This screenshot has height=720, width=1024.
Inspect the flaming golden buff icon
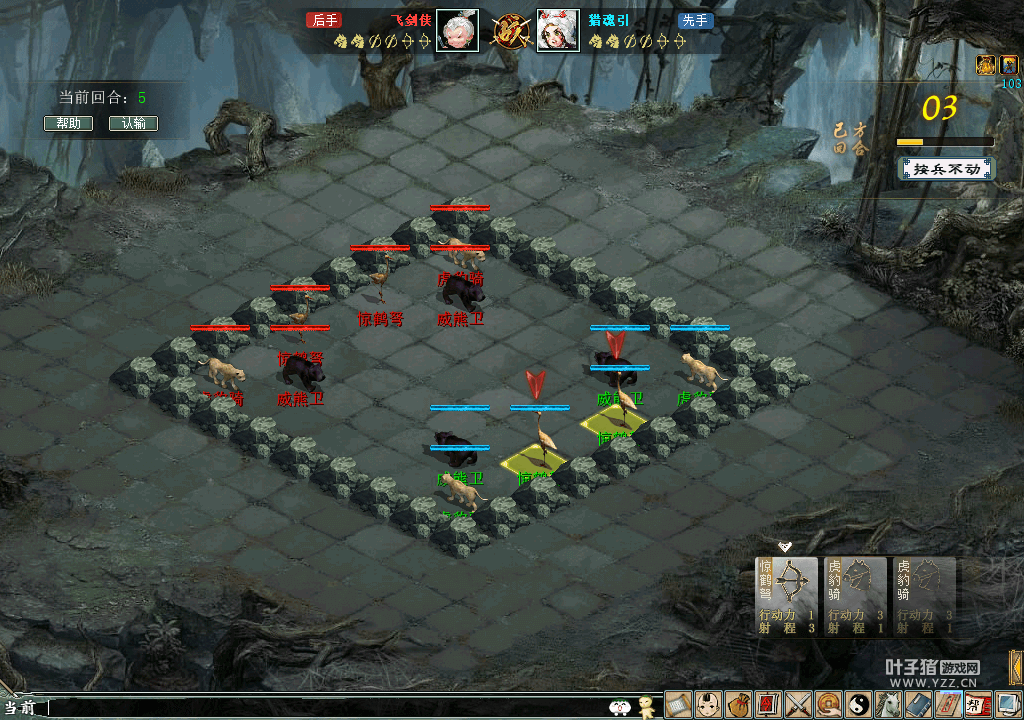coord(985,65)
